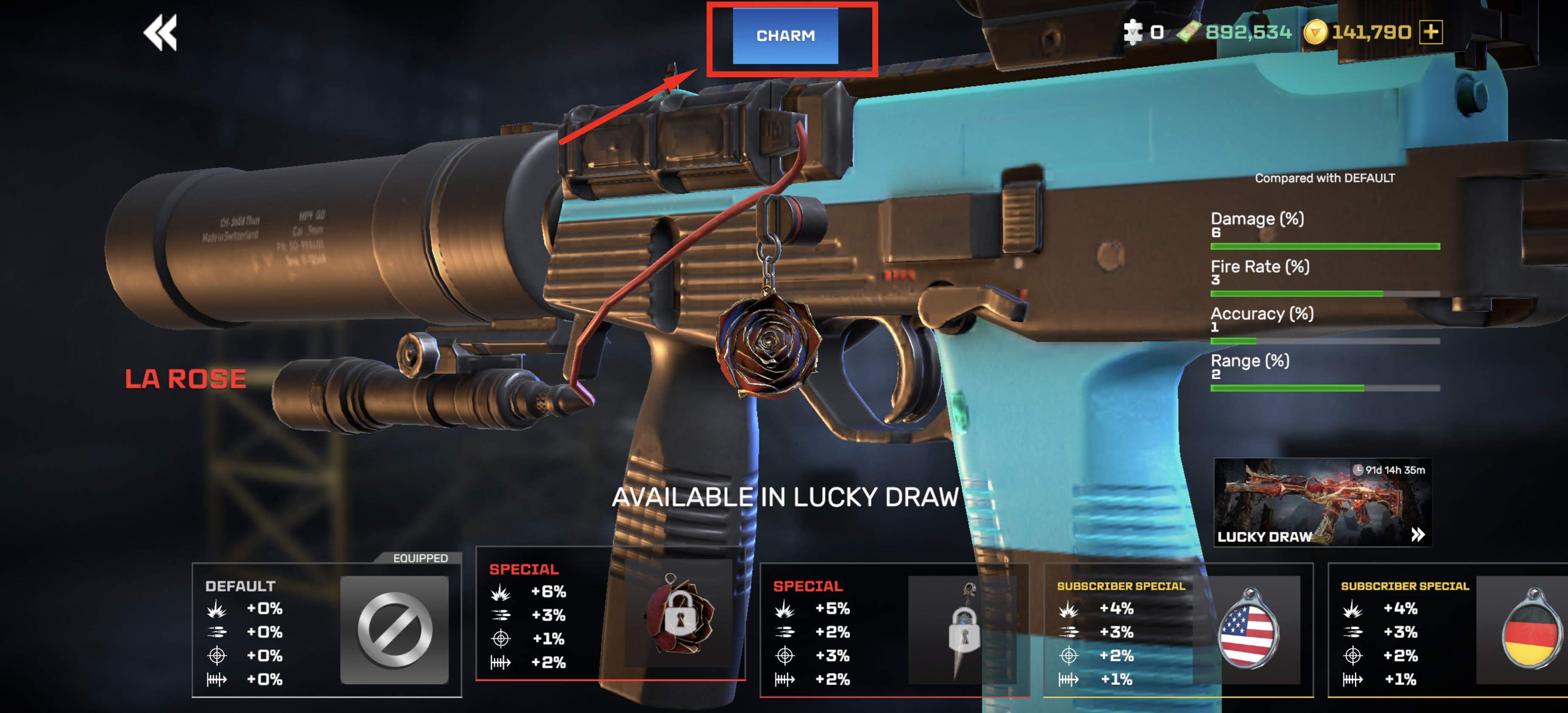Open the CHARM tab

(784, 36)
